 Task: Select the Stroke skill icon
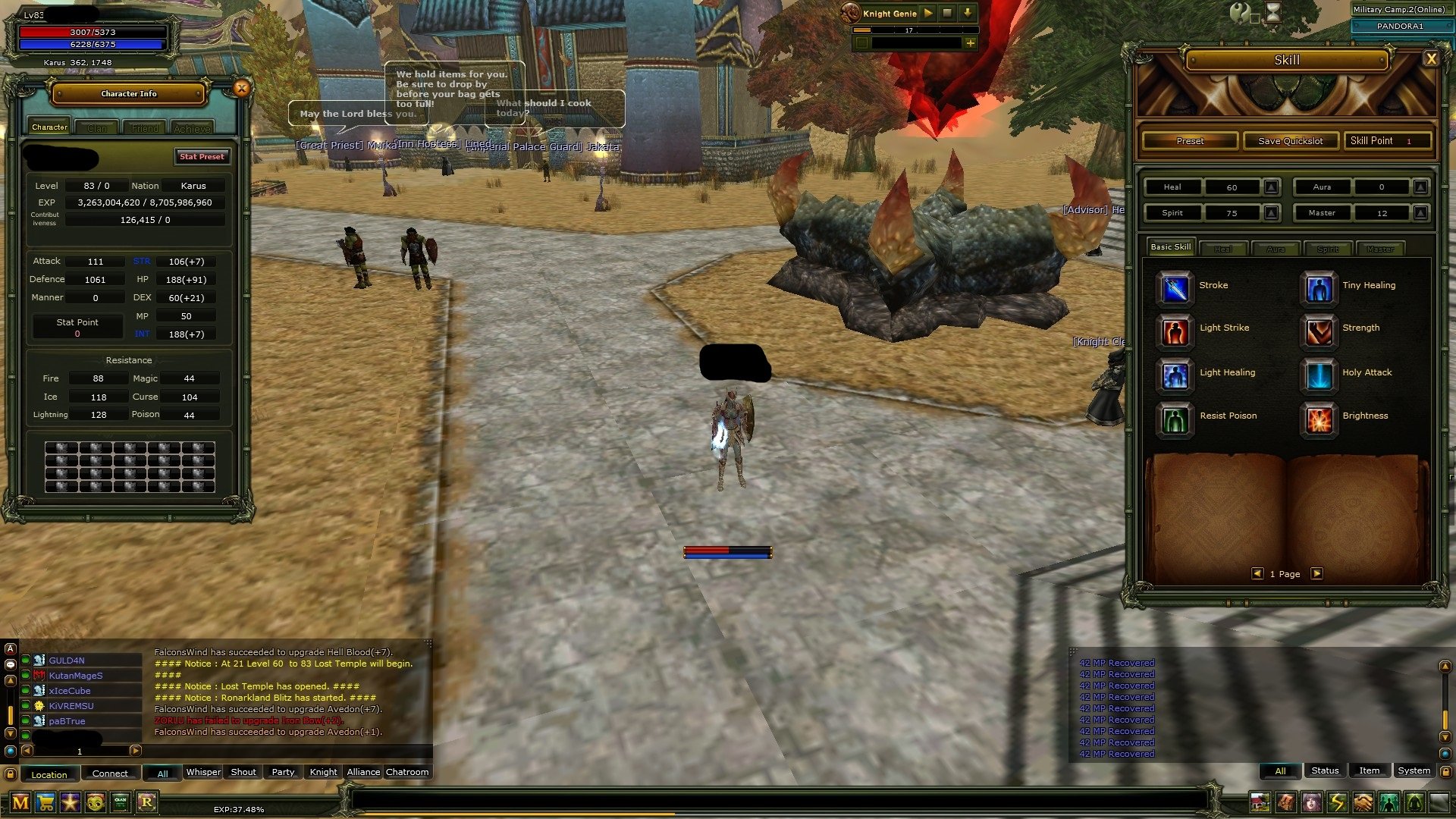coord(1174,289)
